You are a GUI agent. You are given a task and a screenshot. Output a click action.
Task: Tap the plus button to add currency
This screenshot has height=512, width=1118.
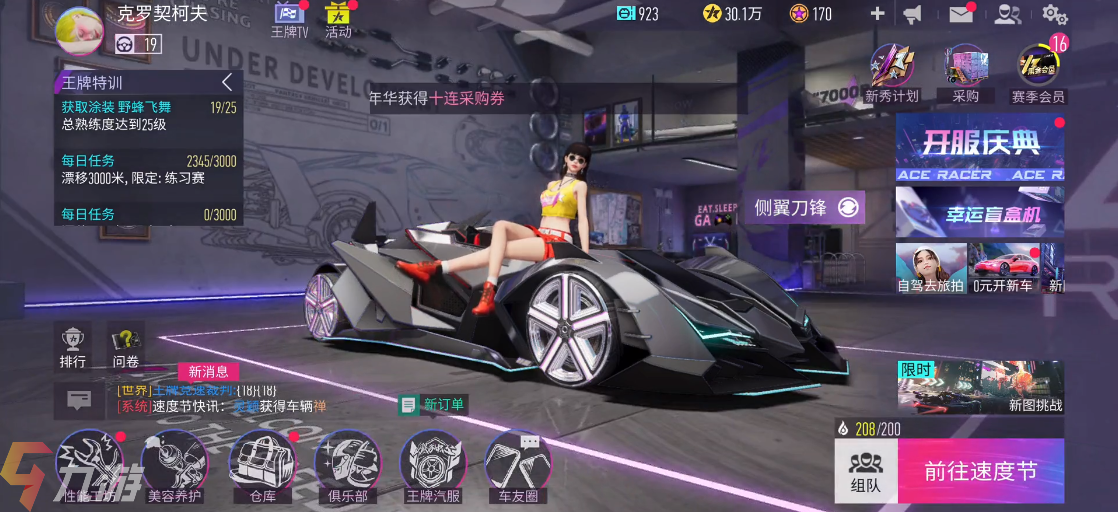[x=877, y=14]
